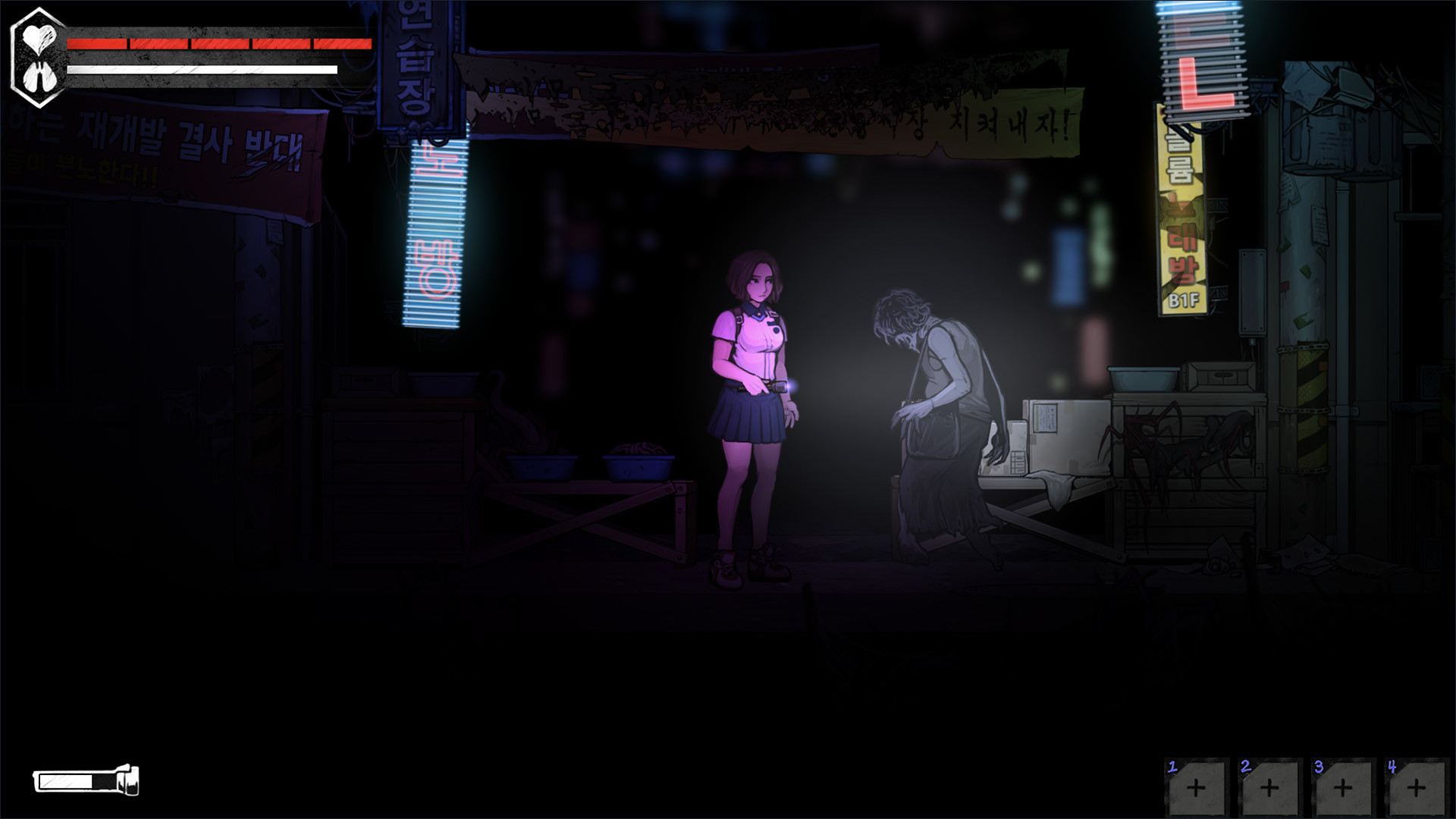Viewport: 1456px width, 819px height.
Task: Click quick slot 3 plus icon
Action: (1344, 789)
